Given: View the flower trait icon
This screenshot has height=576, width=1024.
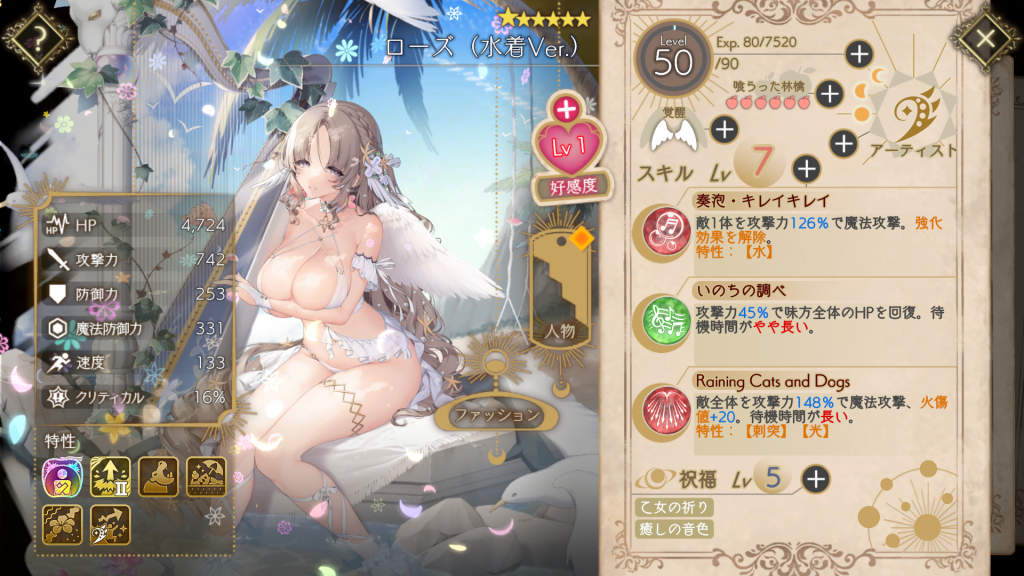Looking at the screenshot, I should click(63, 525).
